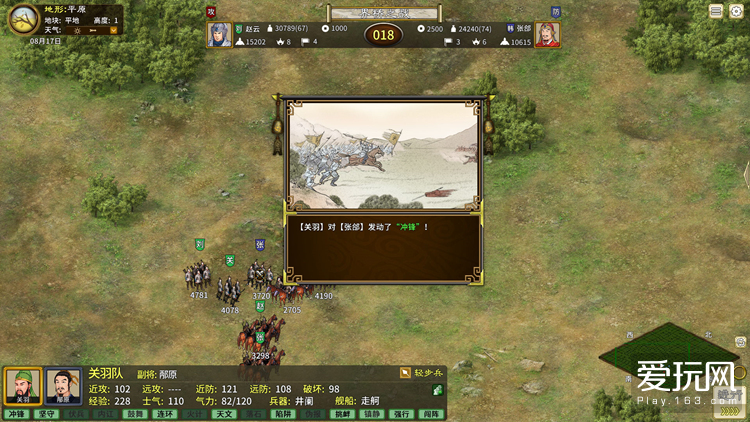This screenshot has width=750, height=422.
Task: Use the 闯阵 break formation skill
Action: (431, 414)
